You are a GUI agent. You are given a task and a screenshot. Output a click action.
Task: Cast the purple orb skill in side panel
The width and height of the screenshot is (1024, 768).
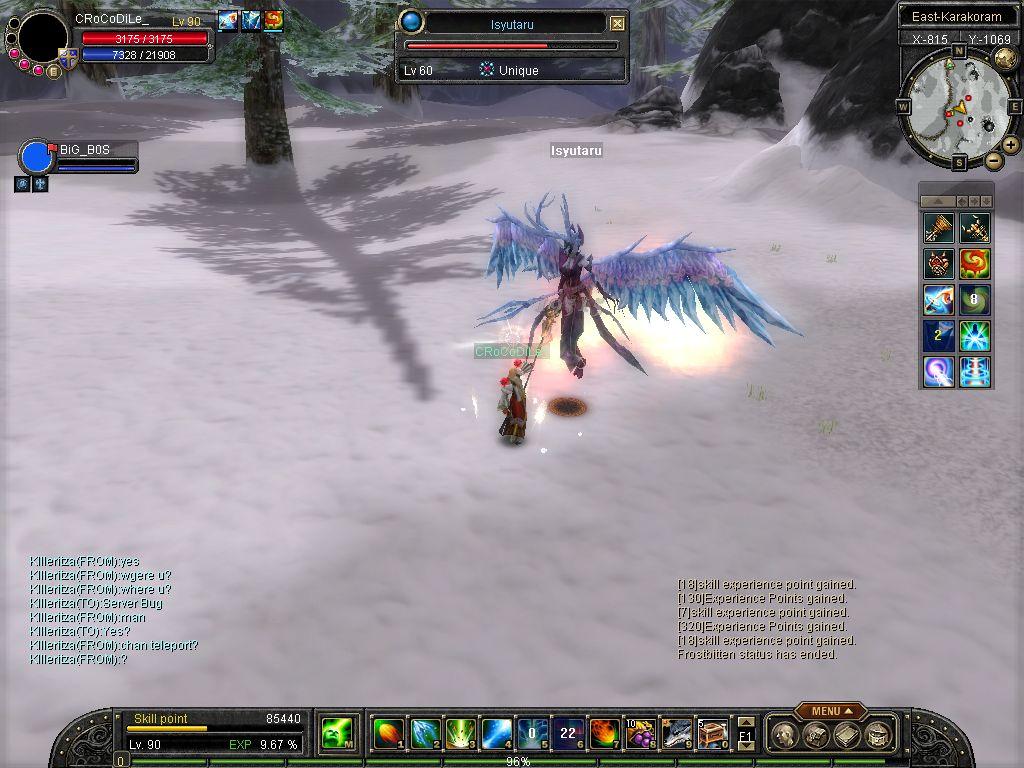tap(939, 372)
